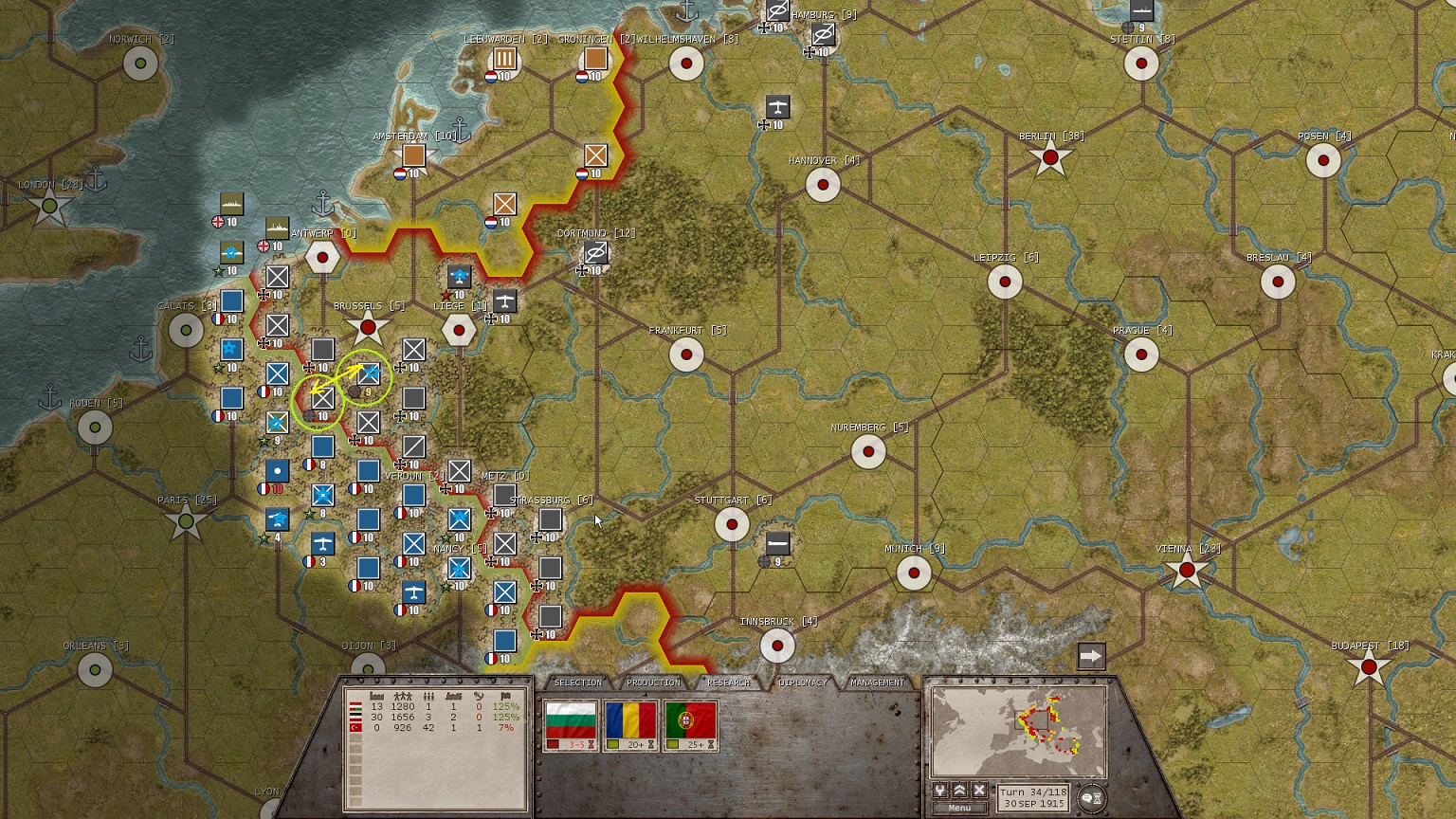Switch to the Production tab
The width and height of the screenshot is (1456, 819).
pos(652,682)
